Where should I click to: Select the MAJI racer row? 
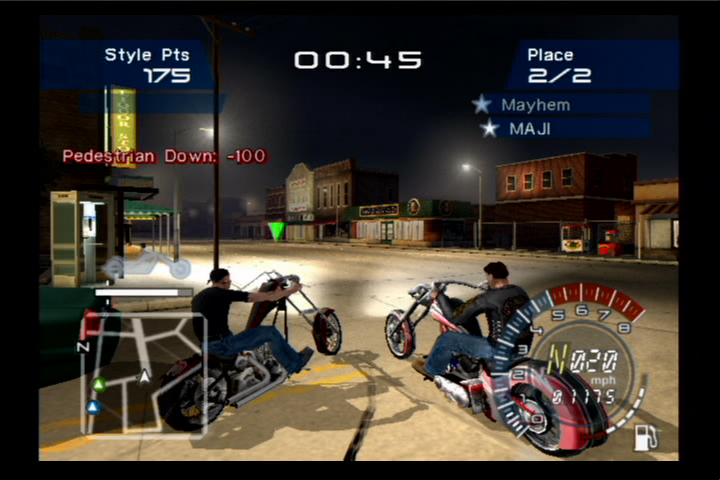tap(560, 129)
